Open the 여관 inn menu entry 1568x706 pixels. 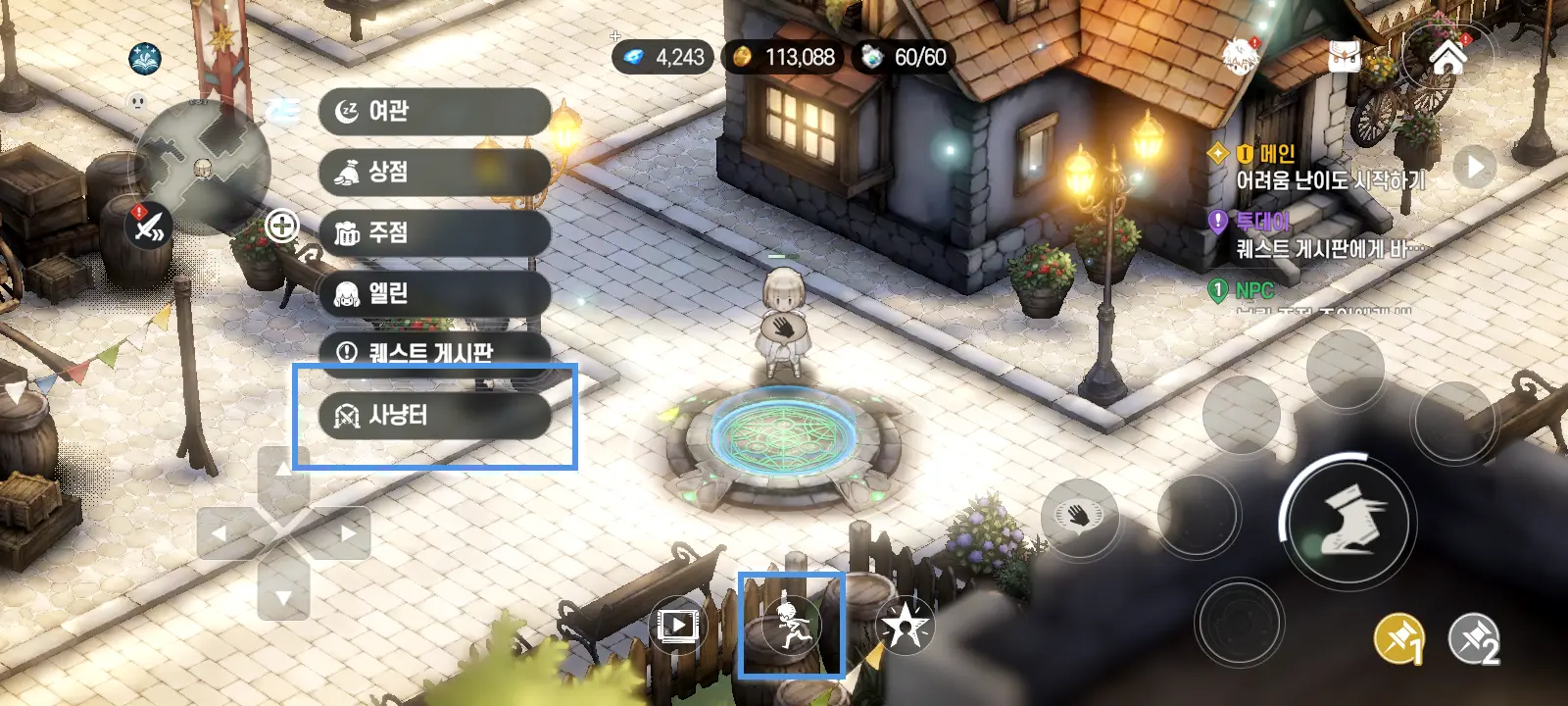click(x=433, y=112)
